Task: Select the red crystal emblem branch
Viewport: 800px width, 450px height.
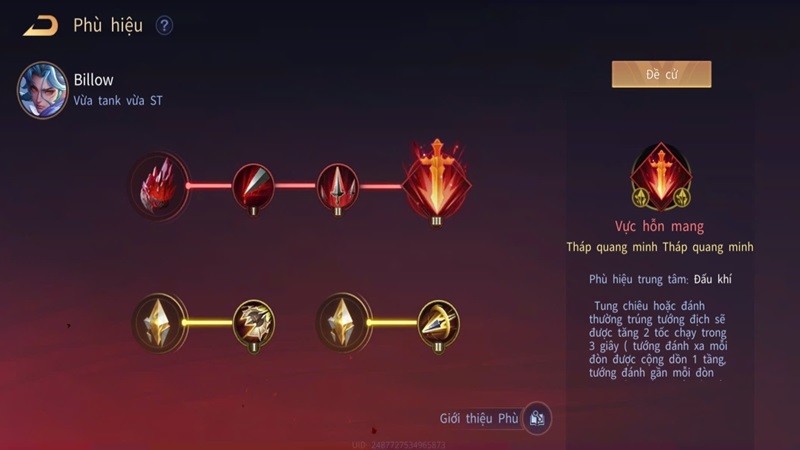Action: click(x=159, y=186)
